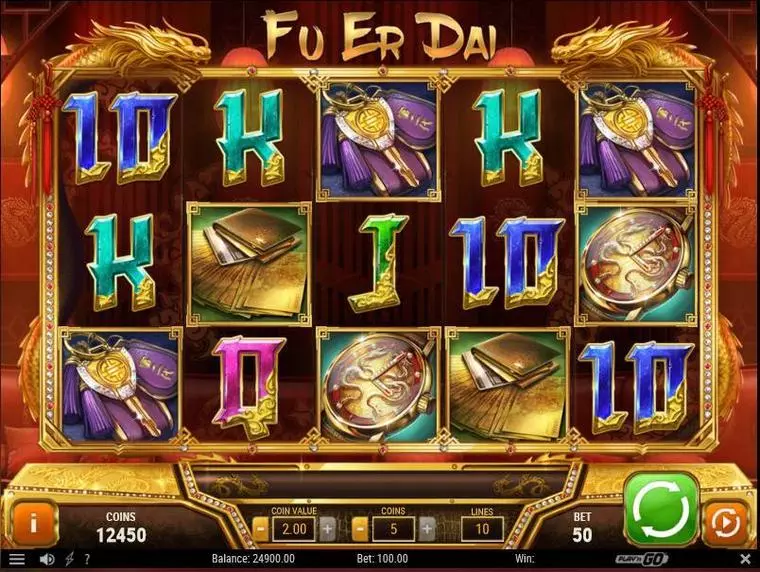Toggle the sound speaker icon
The image size is (760, 572).
(46, 559)
